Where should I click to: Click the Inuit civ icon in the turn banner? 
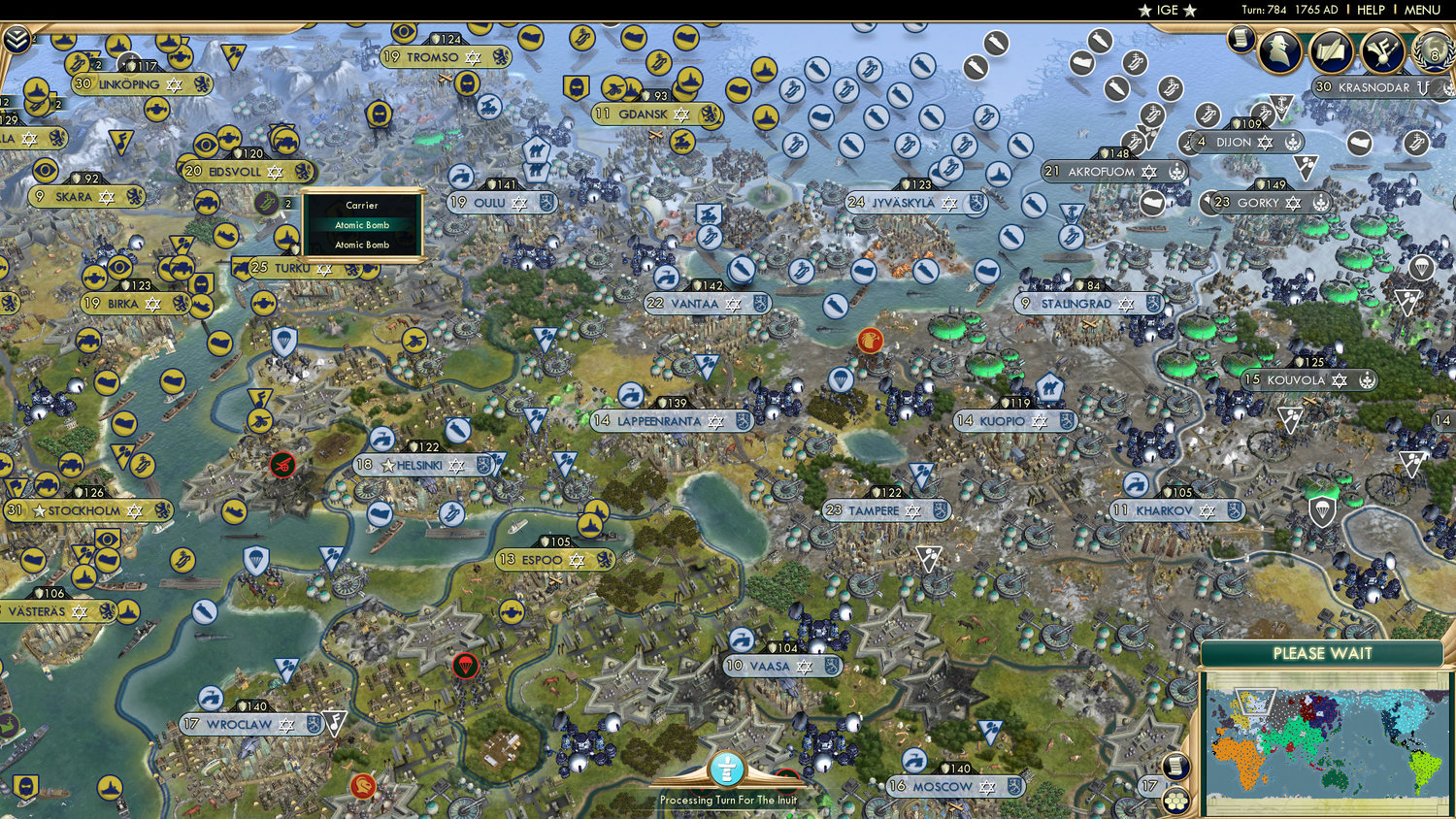coord(726,770)
